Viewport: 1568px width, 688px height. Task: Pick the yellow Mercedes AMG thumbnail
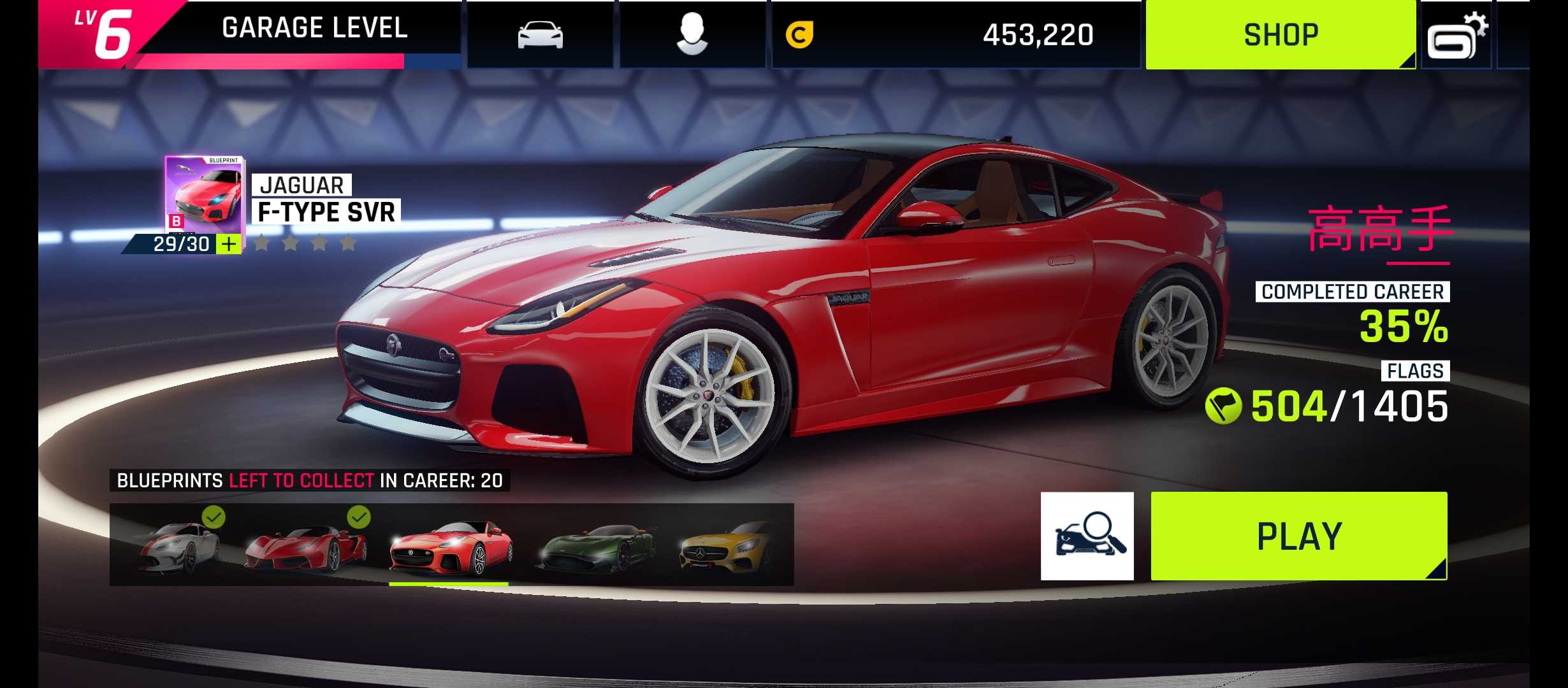click(727, 546)
